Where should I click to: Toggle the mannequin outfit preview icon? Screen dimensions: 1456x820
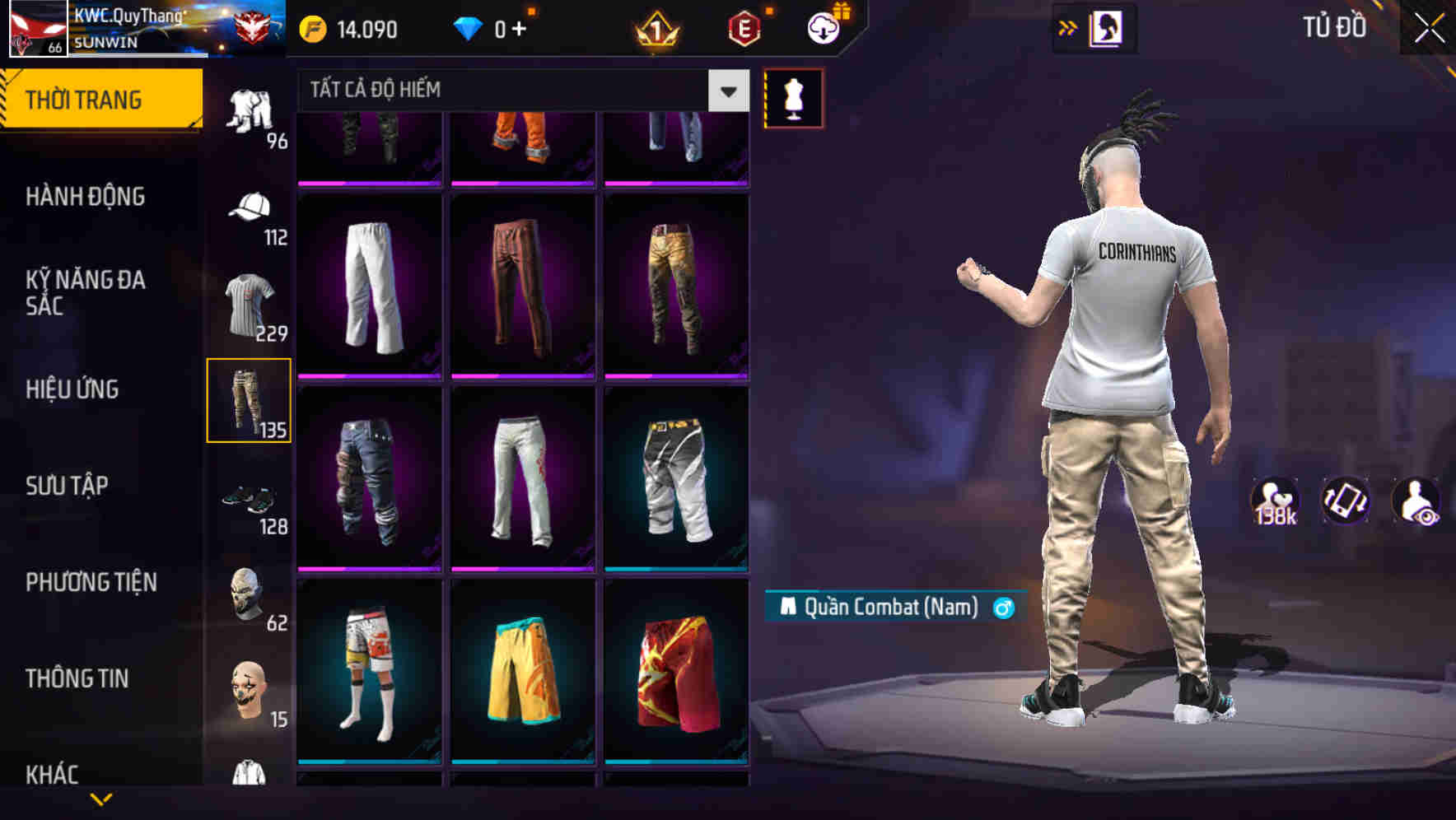click(x=793, y=99)
